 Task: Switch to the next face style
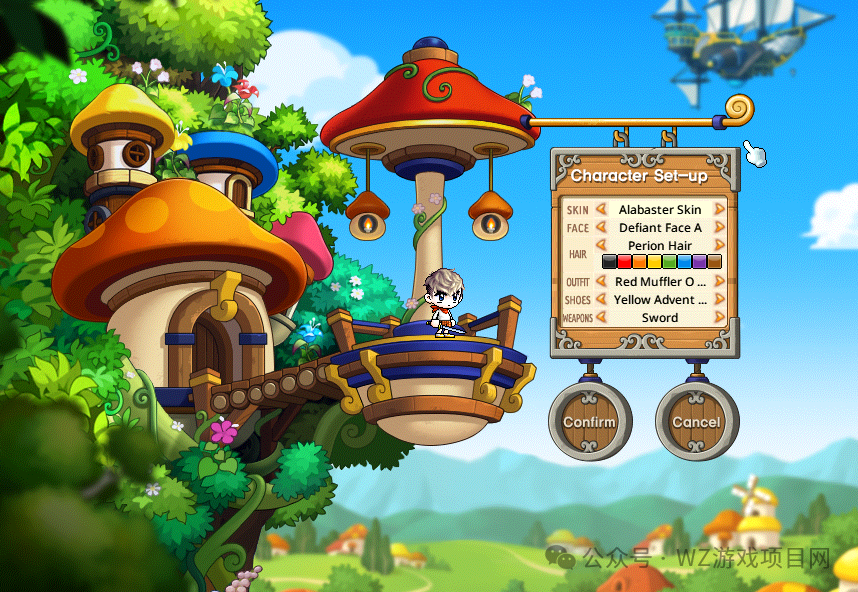click(719, 228)
